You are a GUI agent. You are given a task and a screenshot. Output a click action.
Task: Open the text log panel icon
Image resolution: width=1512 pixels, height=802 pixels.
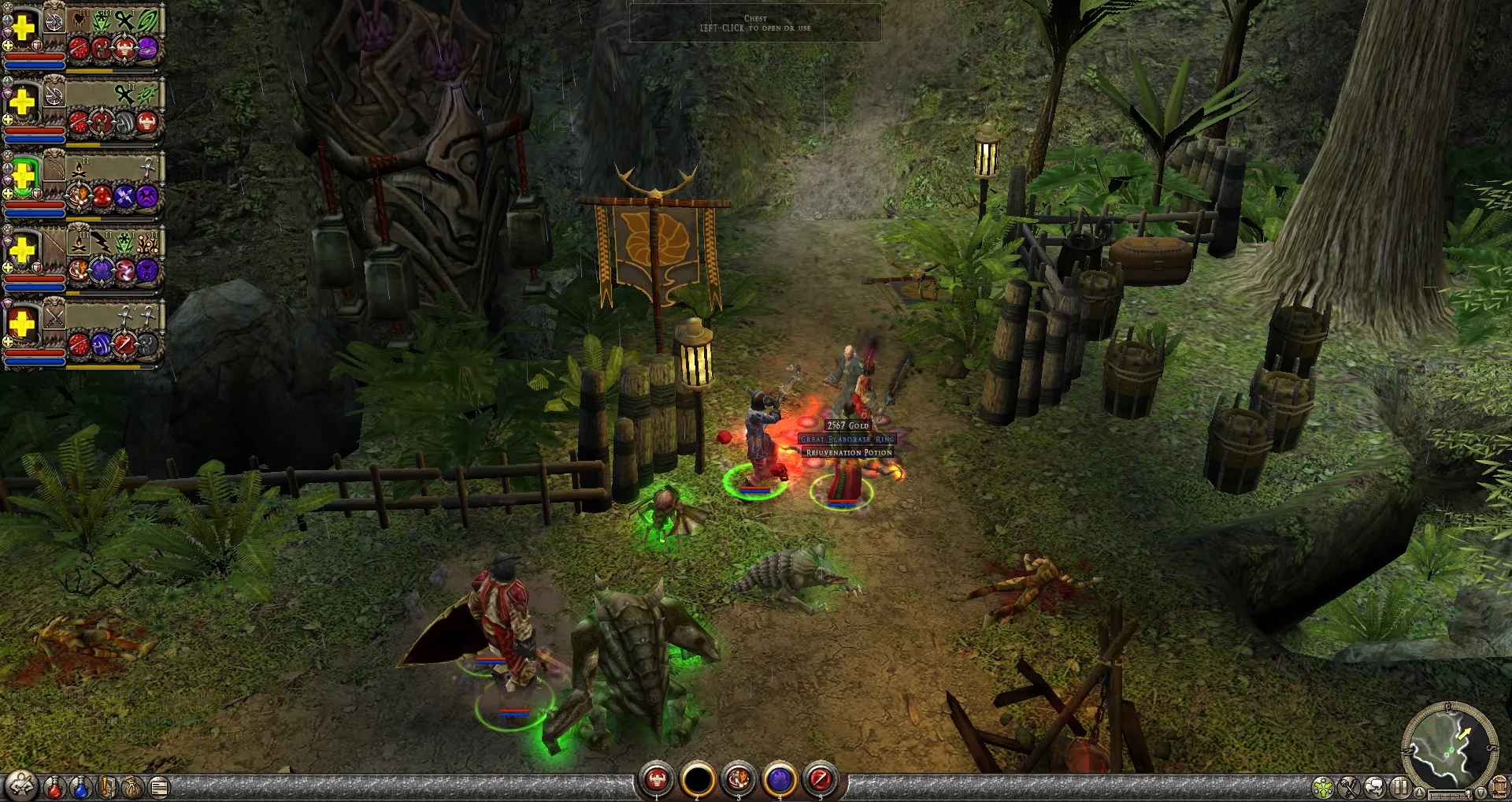(x=159, y=785)
